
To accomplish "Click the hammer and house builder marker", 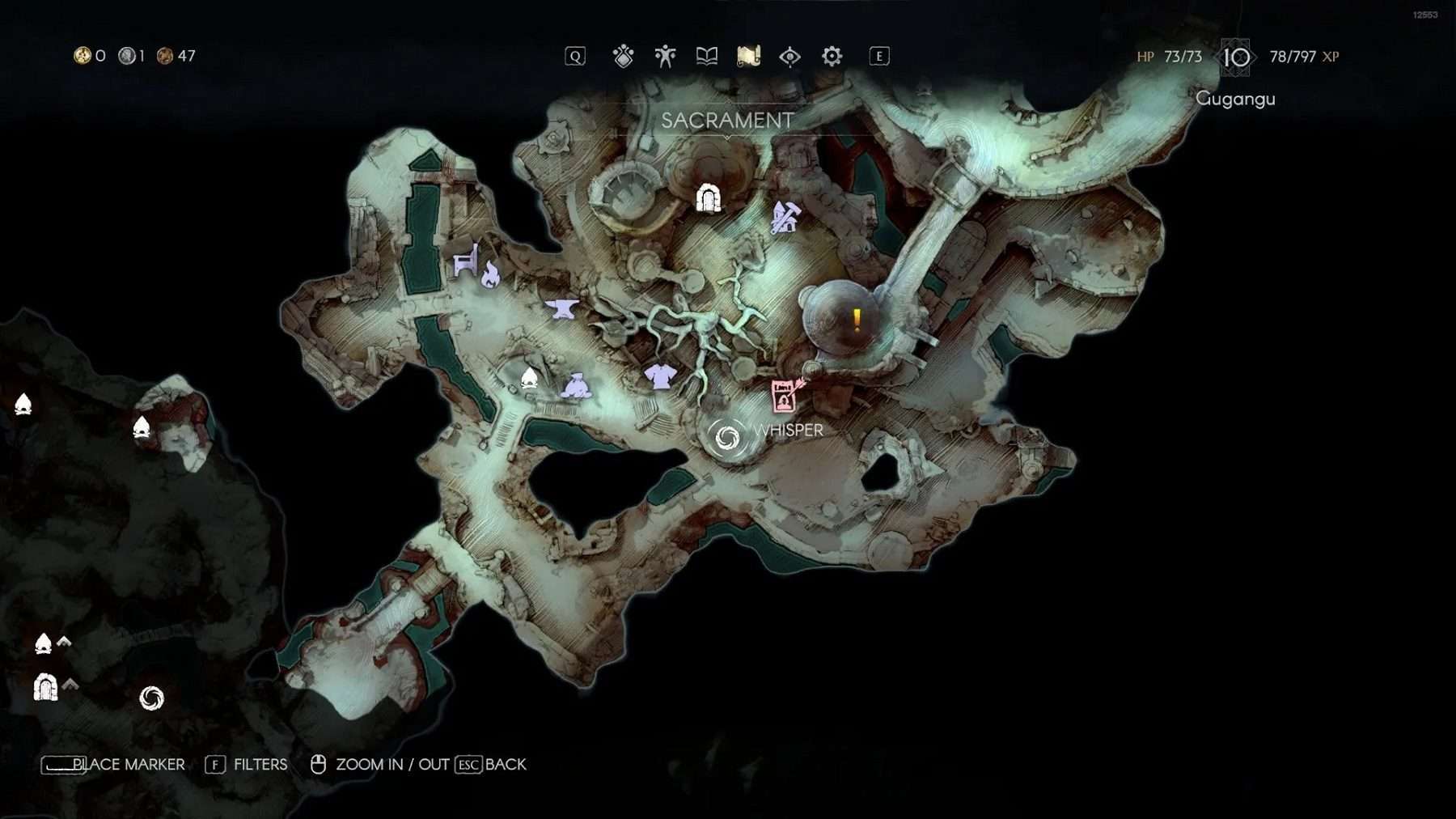I will click(x=785, y=218).
